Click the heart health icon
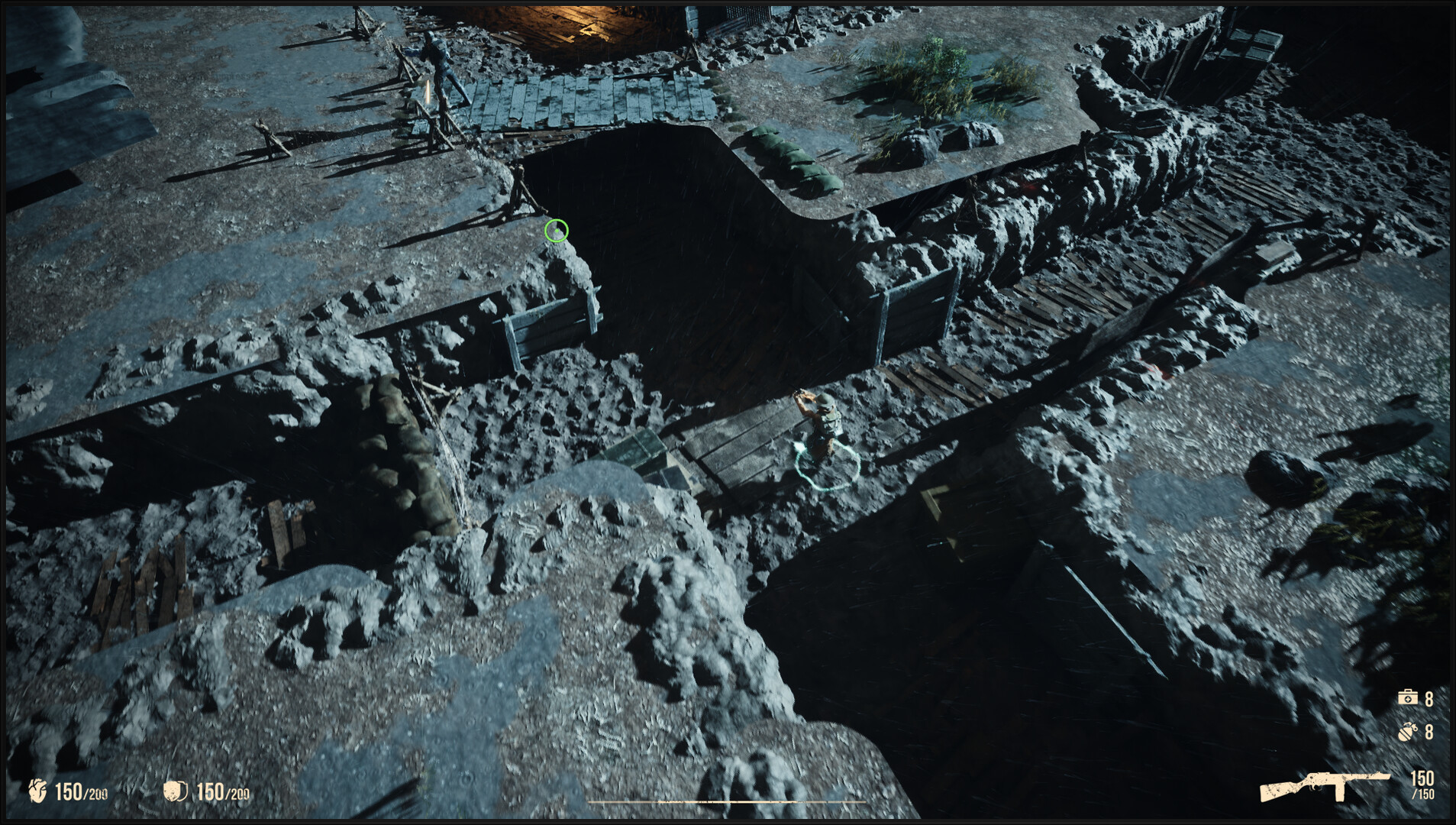Screen dimensions: 1456x825 [37, 789]
